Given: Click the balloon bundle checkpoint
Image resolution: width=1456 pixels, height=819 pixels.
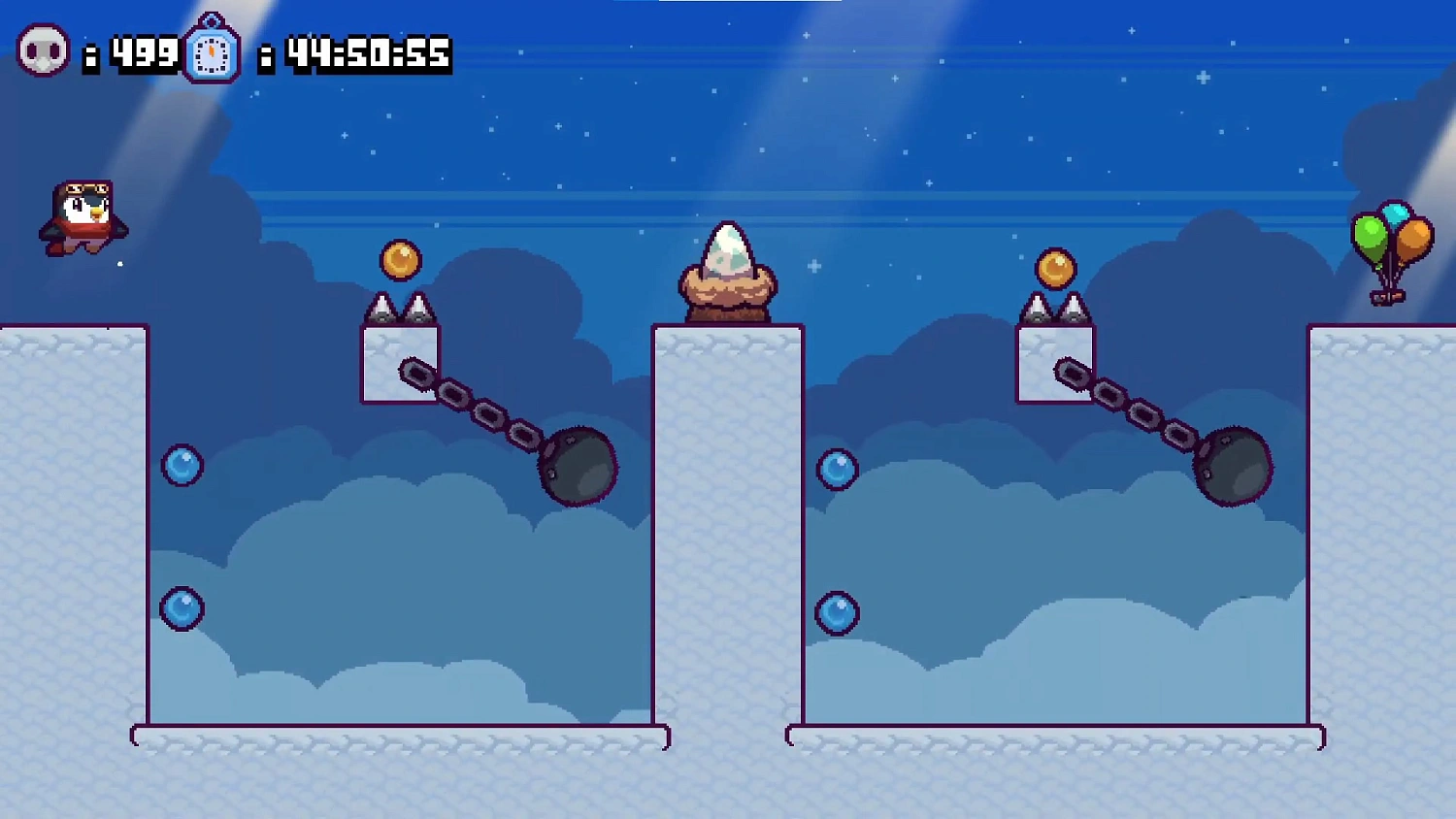Looking at the screenshot, I should pyautogui.click(x=1395, y=243).
